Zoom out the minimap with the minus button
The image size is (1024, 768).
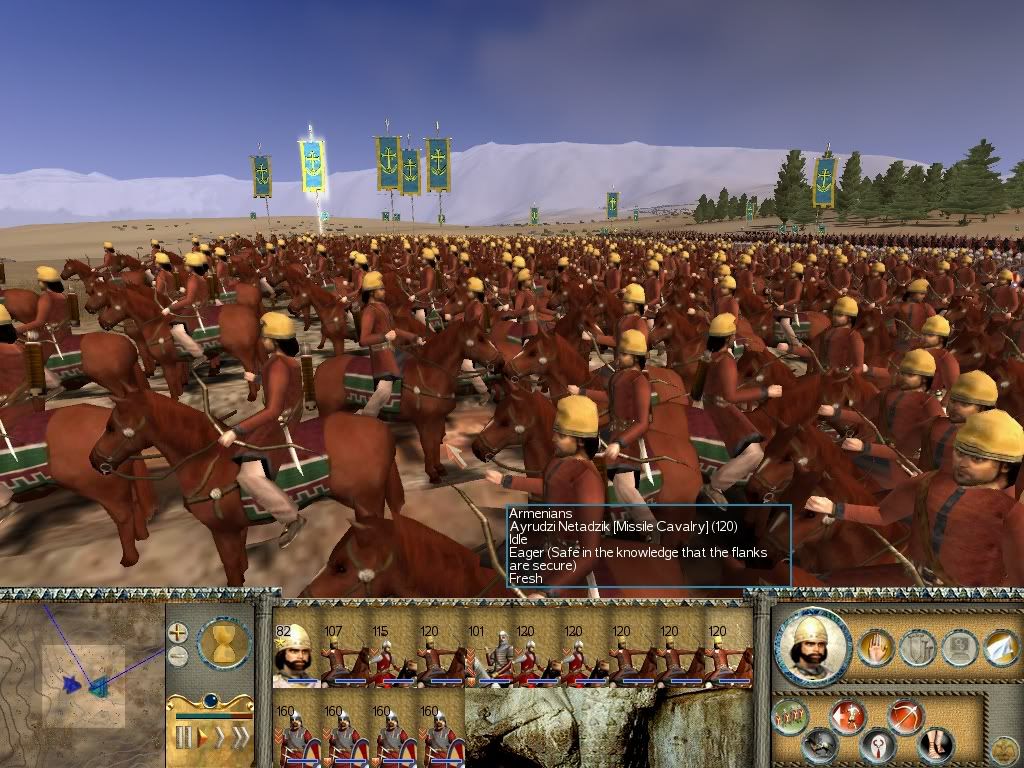point(177,656)
